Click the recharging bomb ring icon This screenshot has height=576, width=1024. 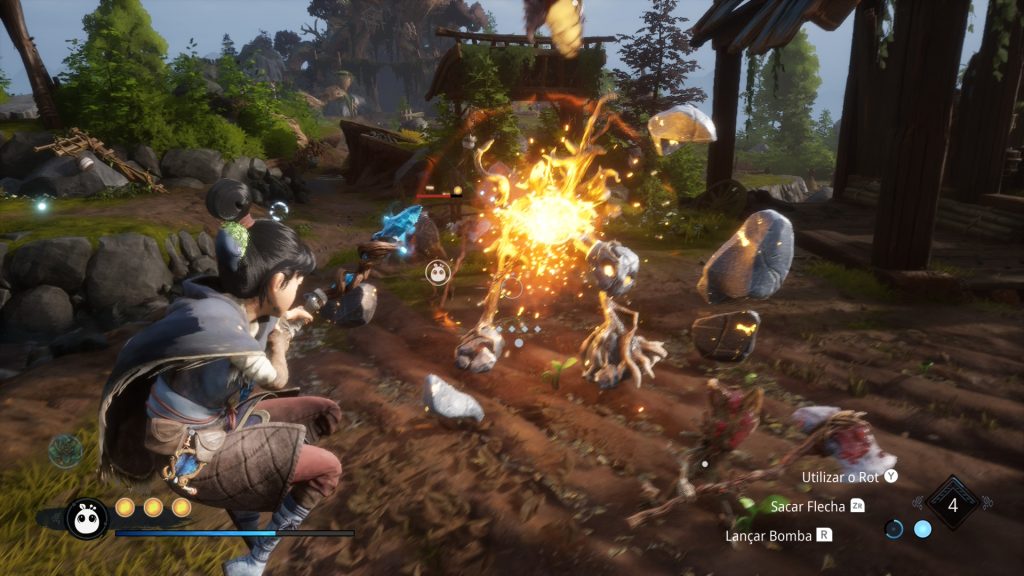tap(894, 529)
